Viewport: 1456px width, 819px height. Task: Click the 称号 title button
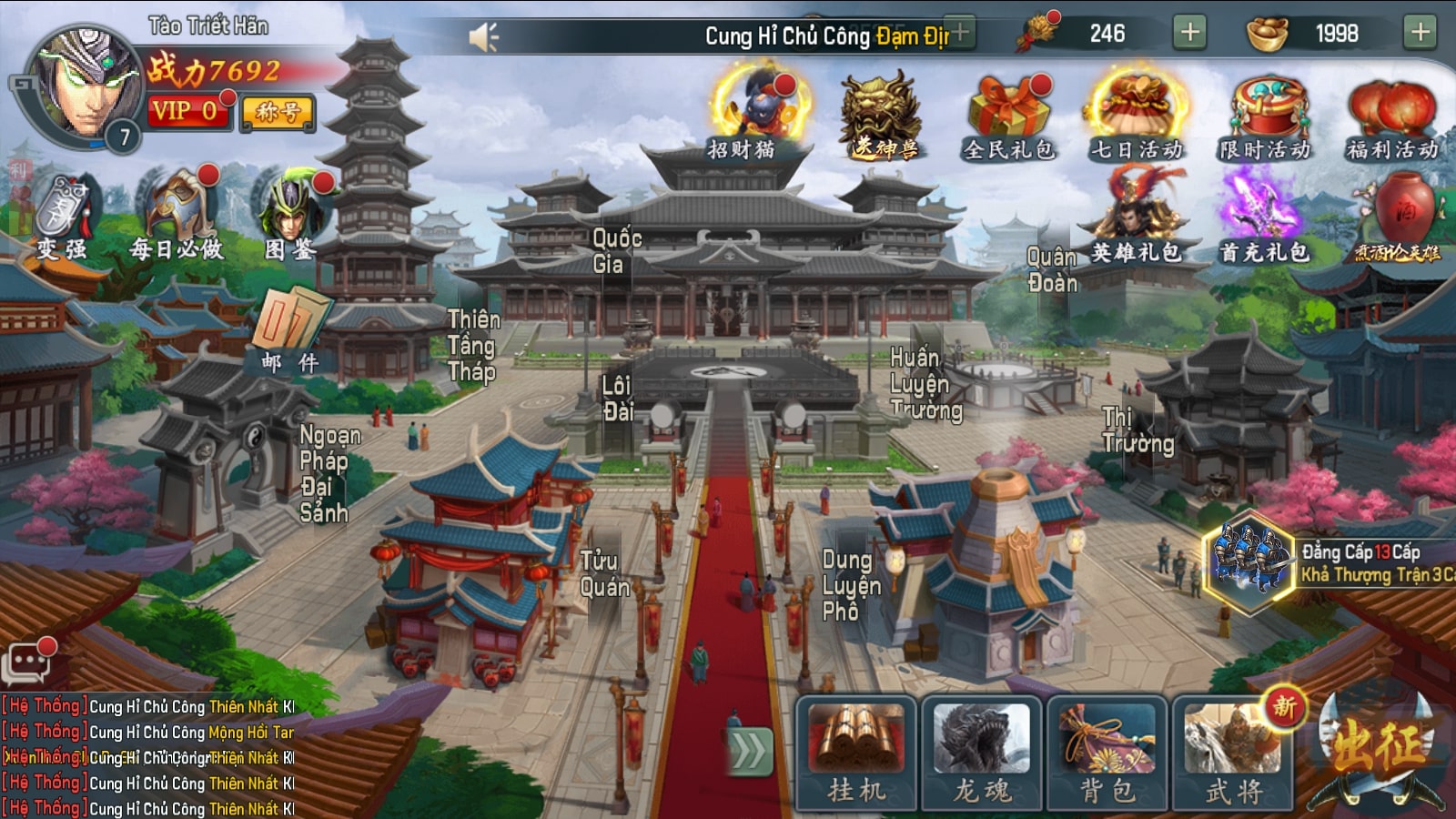[x=278, y=112]
